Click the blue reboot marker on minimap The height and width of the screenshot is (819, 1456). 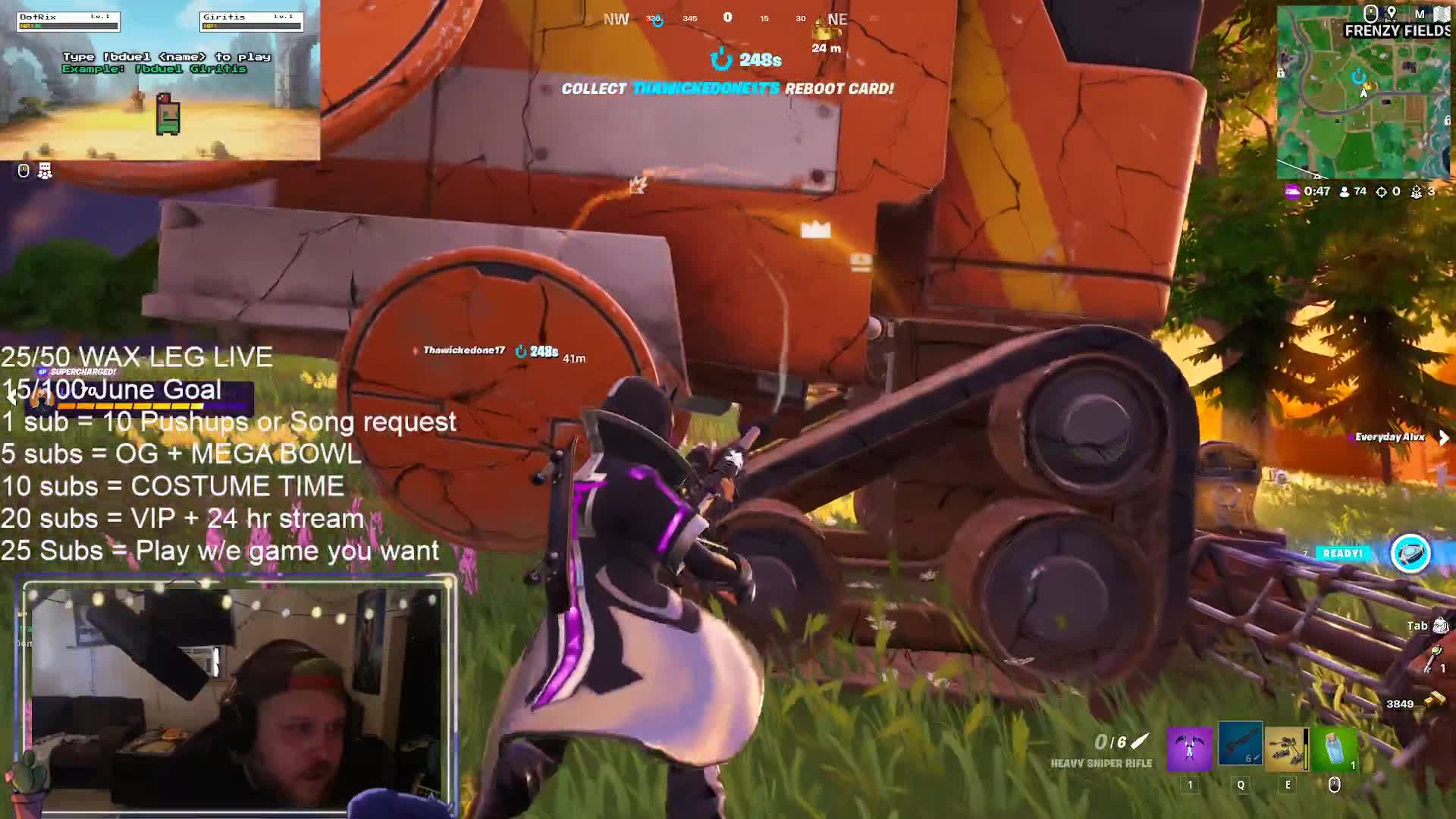point(1358,77)
